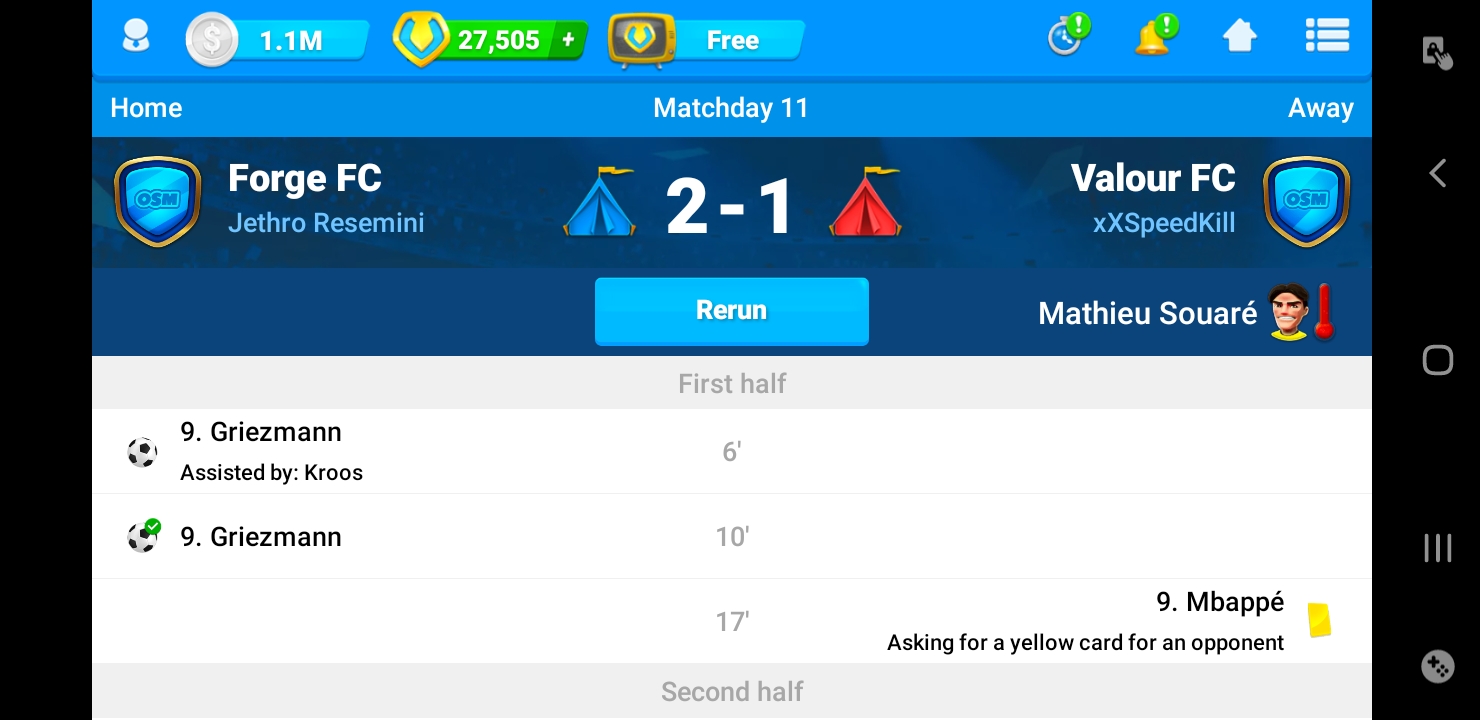1480x720 pixels.
Task: Tap the Android home button
Action: (x=1437, y=360)
